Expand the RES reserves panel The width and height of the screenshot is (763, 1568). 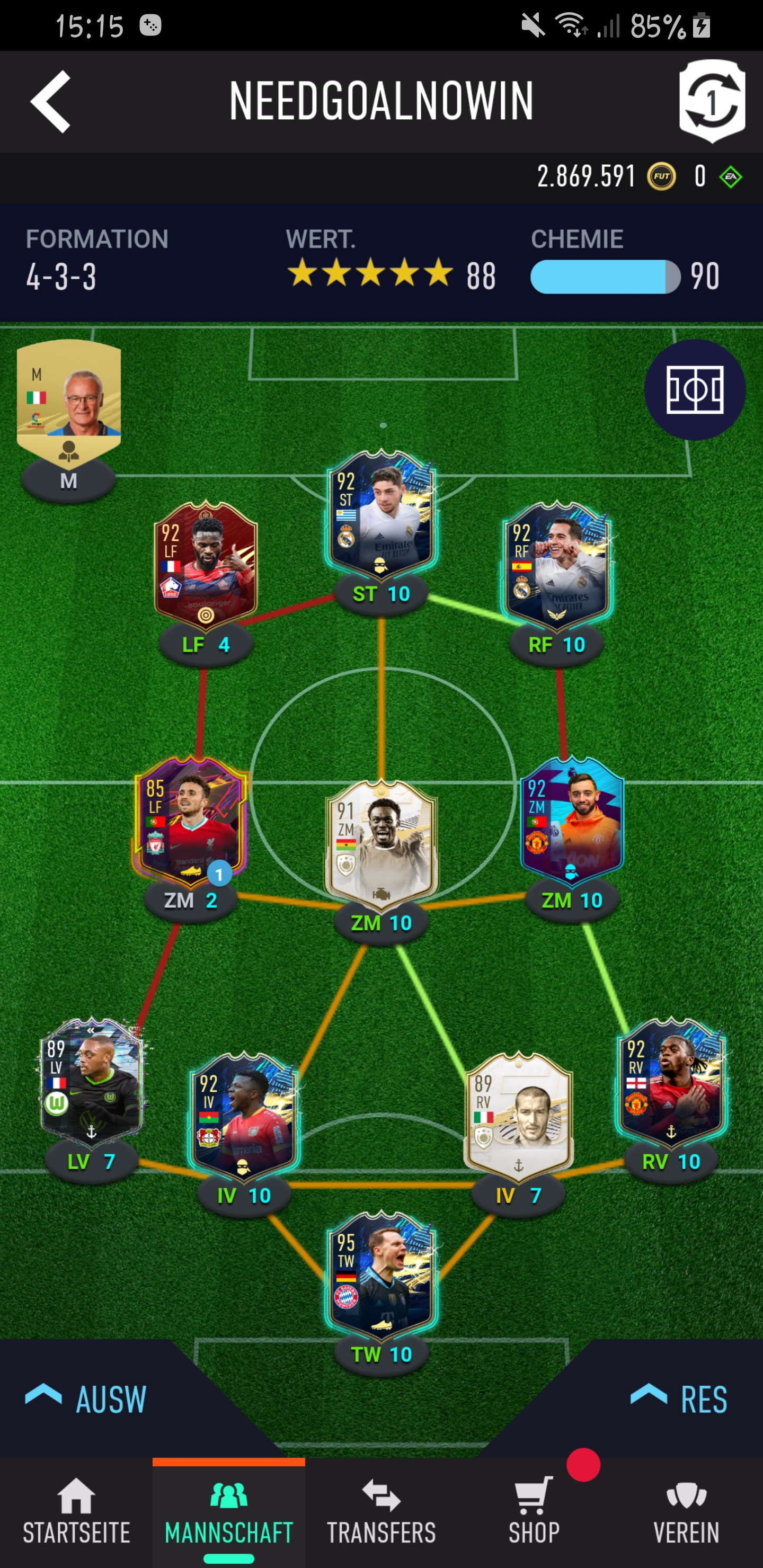(679, 1398)
